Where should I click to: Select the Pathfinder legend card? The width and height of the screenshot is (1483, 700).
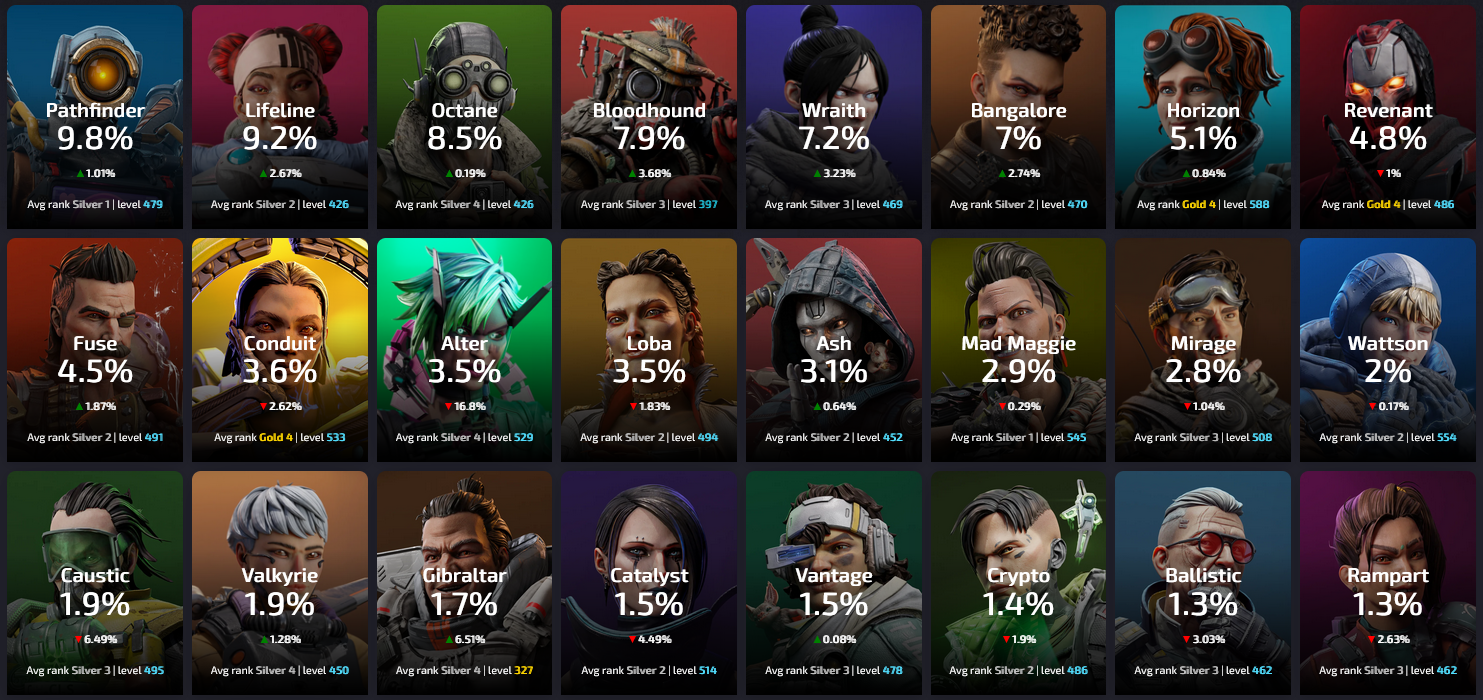[95, 118]
